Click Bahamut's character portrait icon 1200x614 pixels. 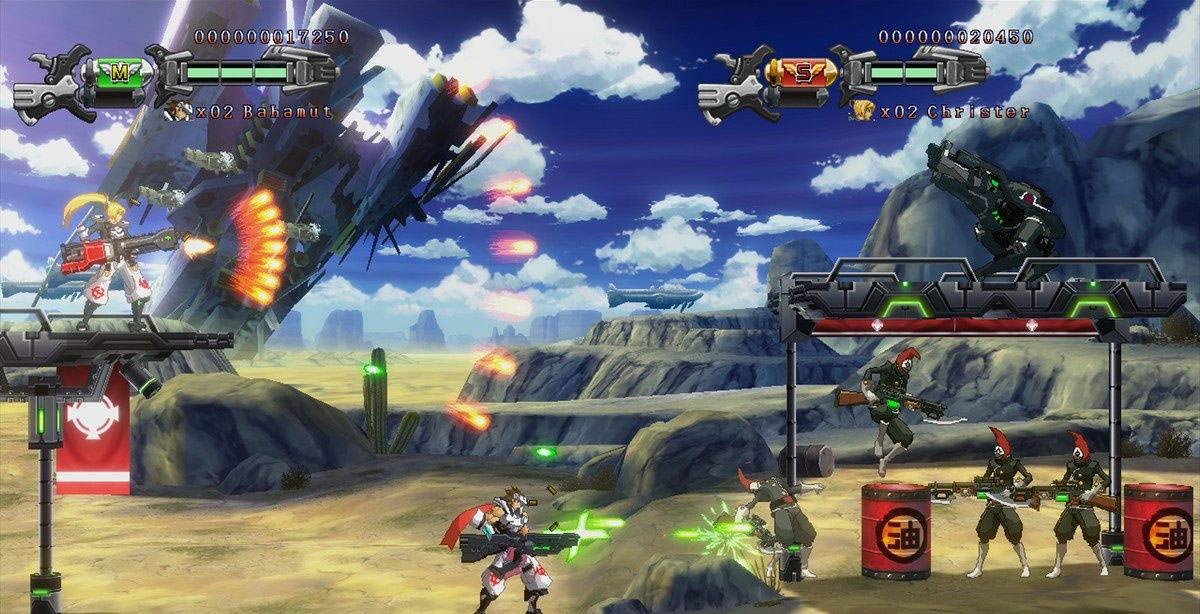(179, 111)
